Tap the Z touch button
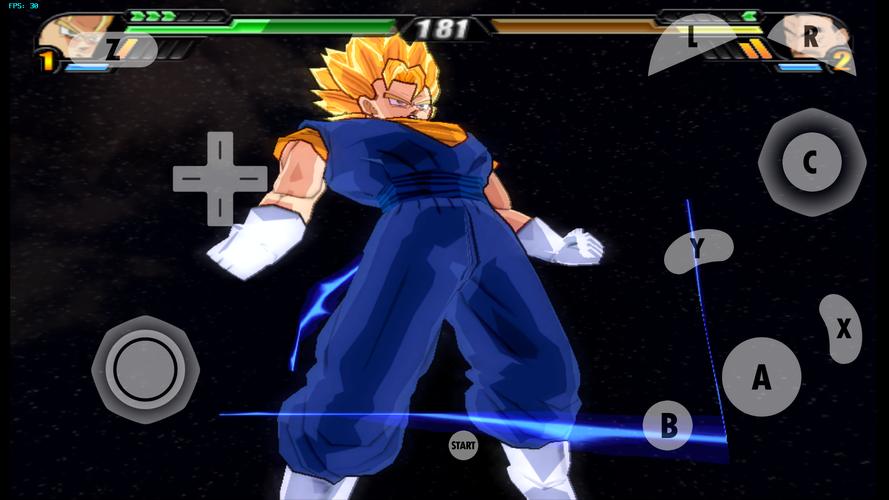 point(122,48)
